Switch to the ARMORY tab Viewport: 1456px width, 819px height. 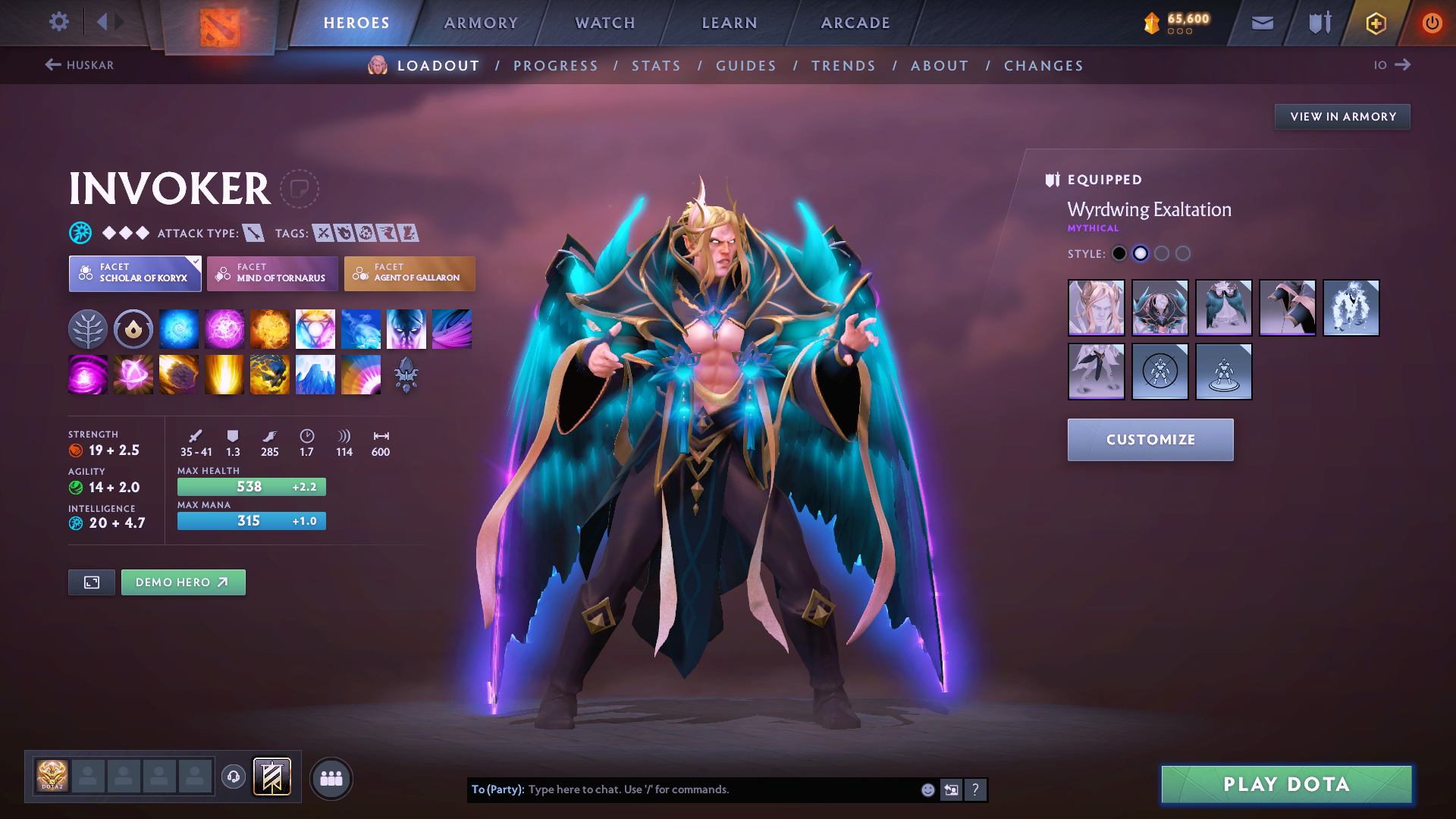(481, 23)
